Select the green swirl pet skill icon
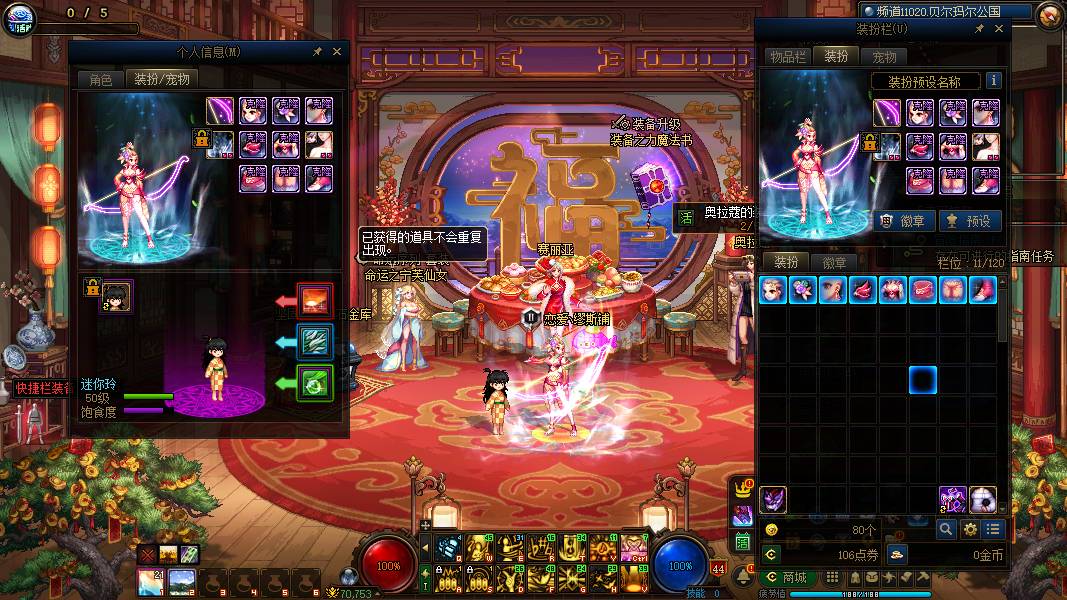Viewport: 1067px width, 600px height. (316, 381)
